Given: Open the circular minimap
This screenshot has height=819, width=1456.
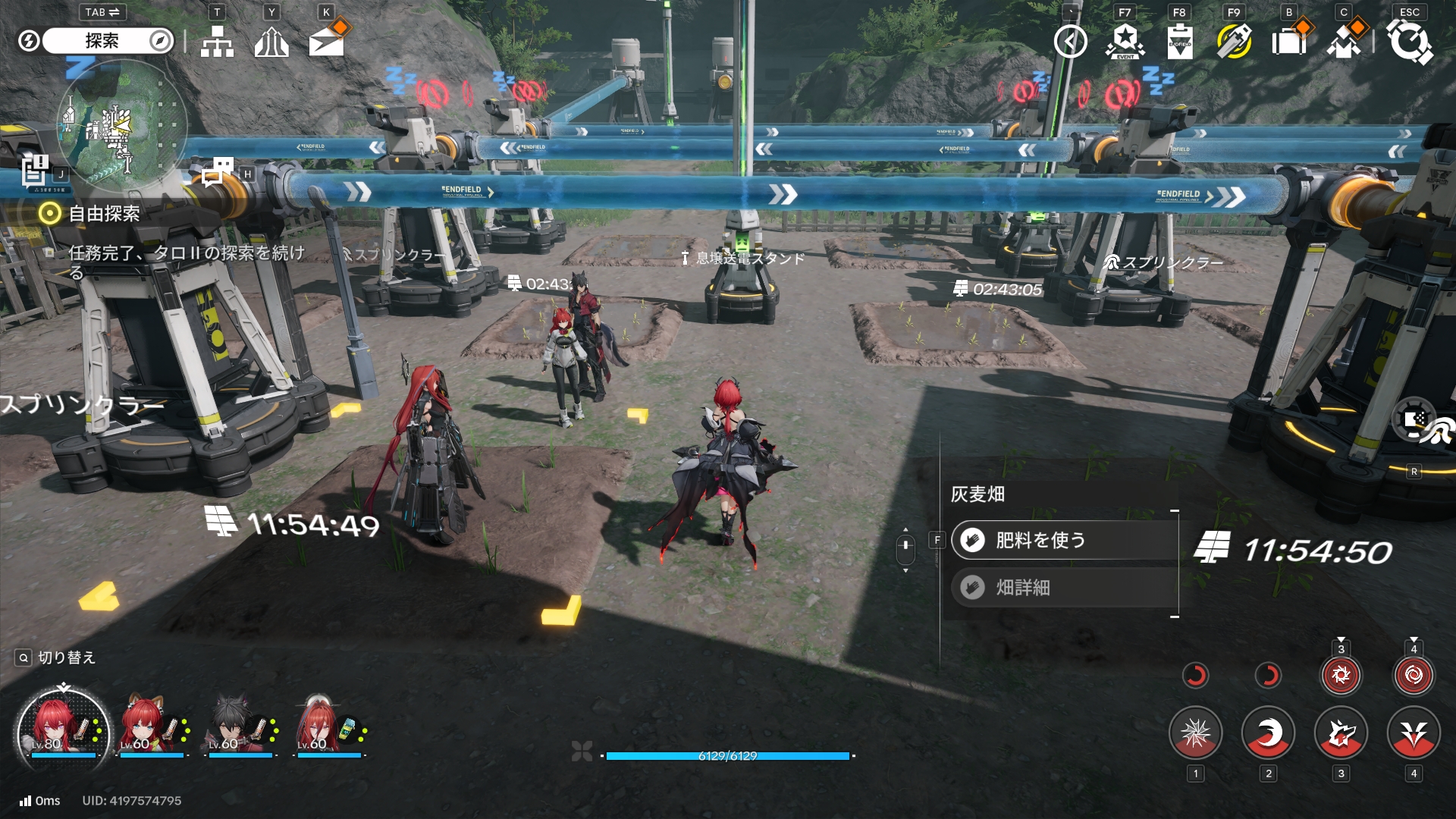Looking at the screenshot, I should [x=121, y=125].
